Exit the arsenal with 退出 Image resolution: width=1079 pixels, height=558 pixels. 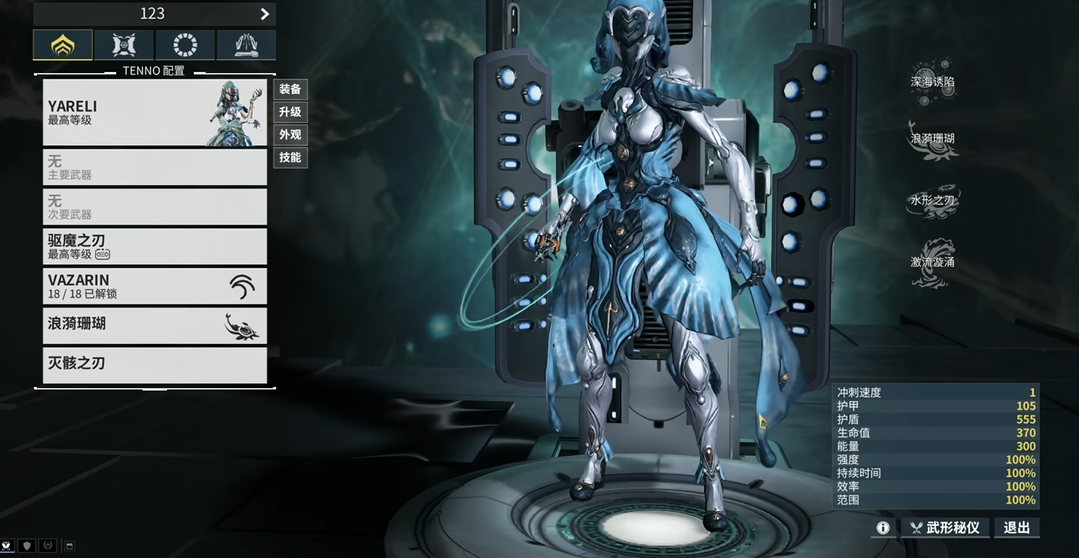coord(1016,527)
